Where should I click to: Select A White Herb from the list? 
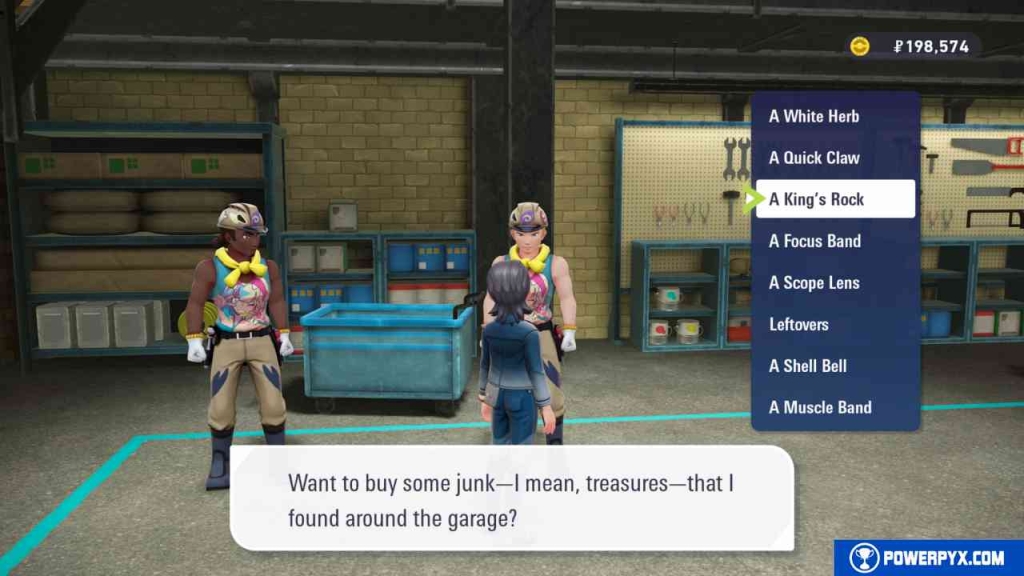pyautogui.click(x=814, y=116)
